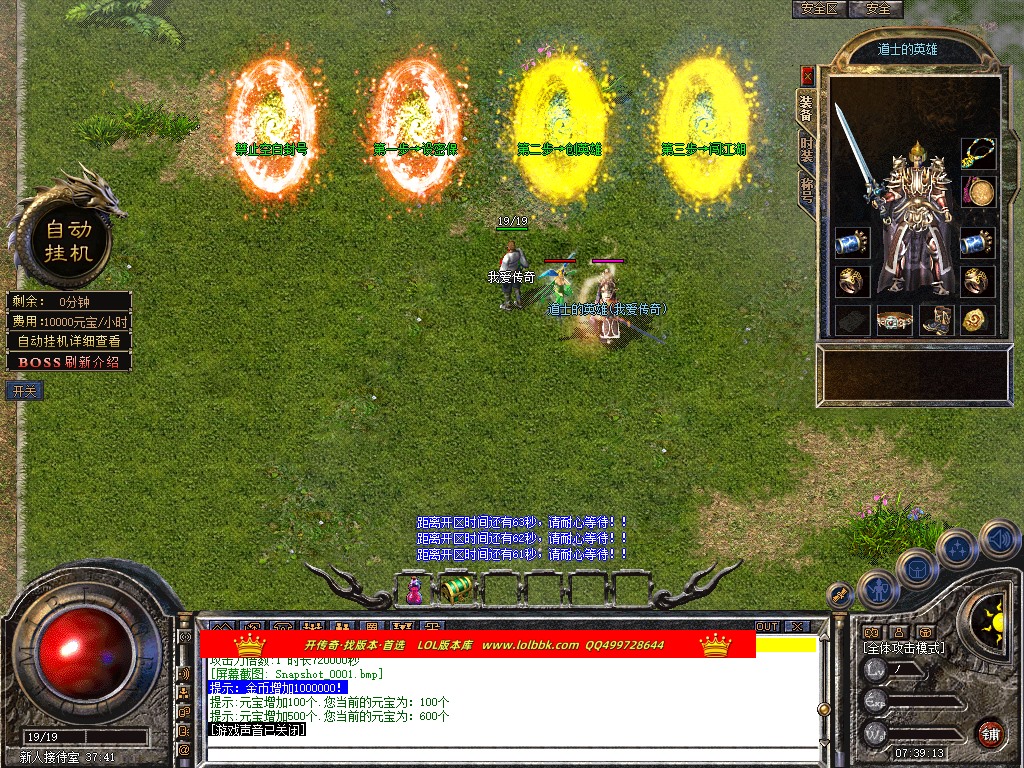Viewport: 1024px width, 768px height.
Task: Toggle the 开关 switch button
Action: tap(24, 391)
